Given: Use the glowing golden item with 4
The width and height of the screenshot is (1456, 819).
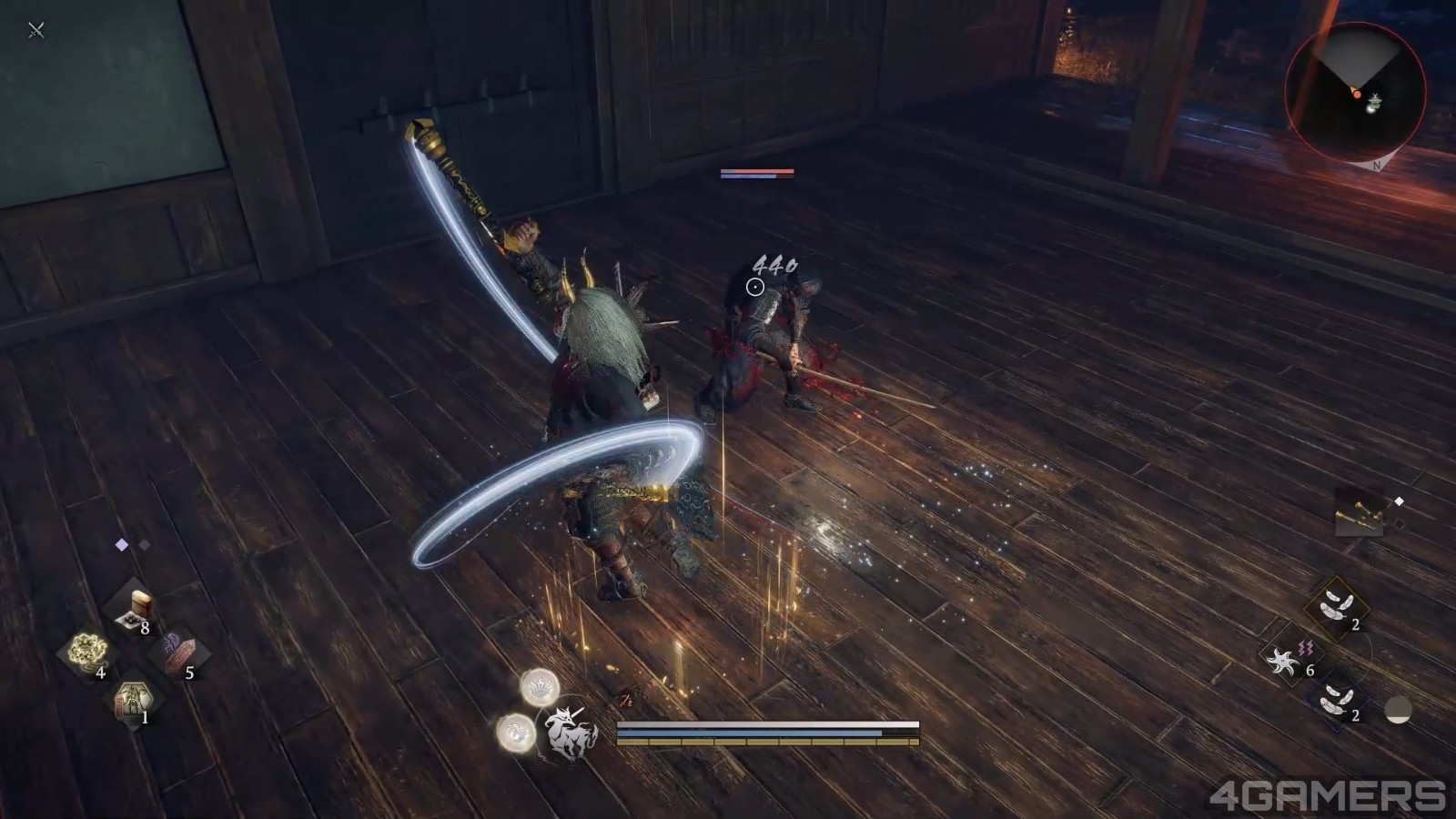Looking at the screenshot, I should point(88,652).
